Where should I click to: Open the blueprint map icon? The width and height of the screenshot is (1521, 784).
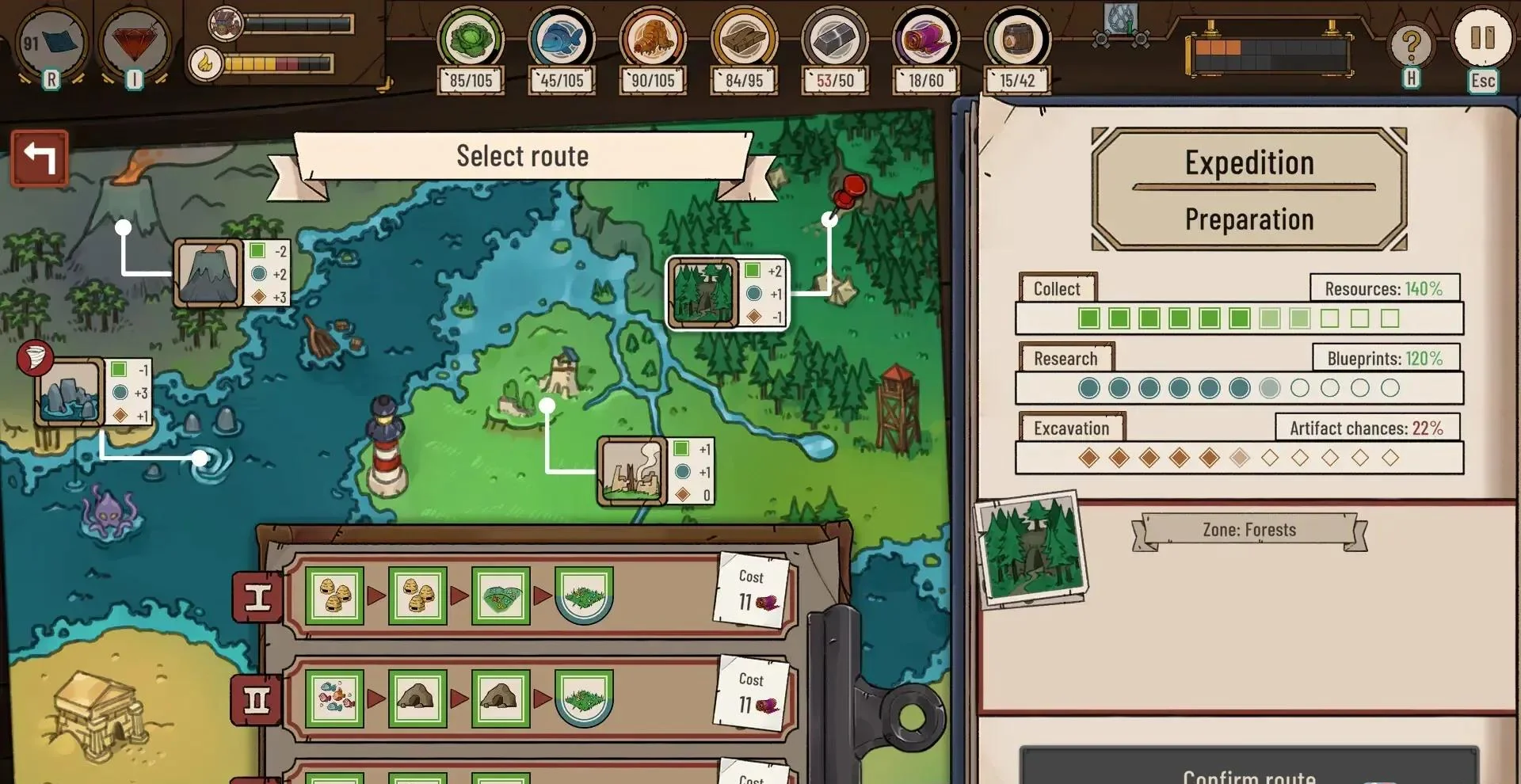51,42
